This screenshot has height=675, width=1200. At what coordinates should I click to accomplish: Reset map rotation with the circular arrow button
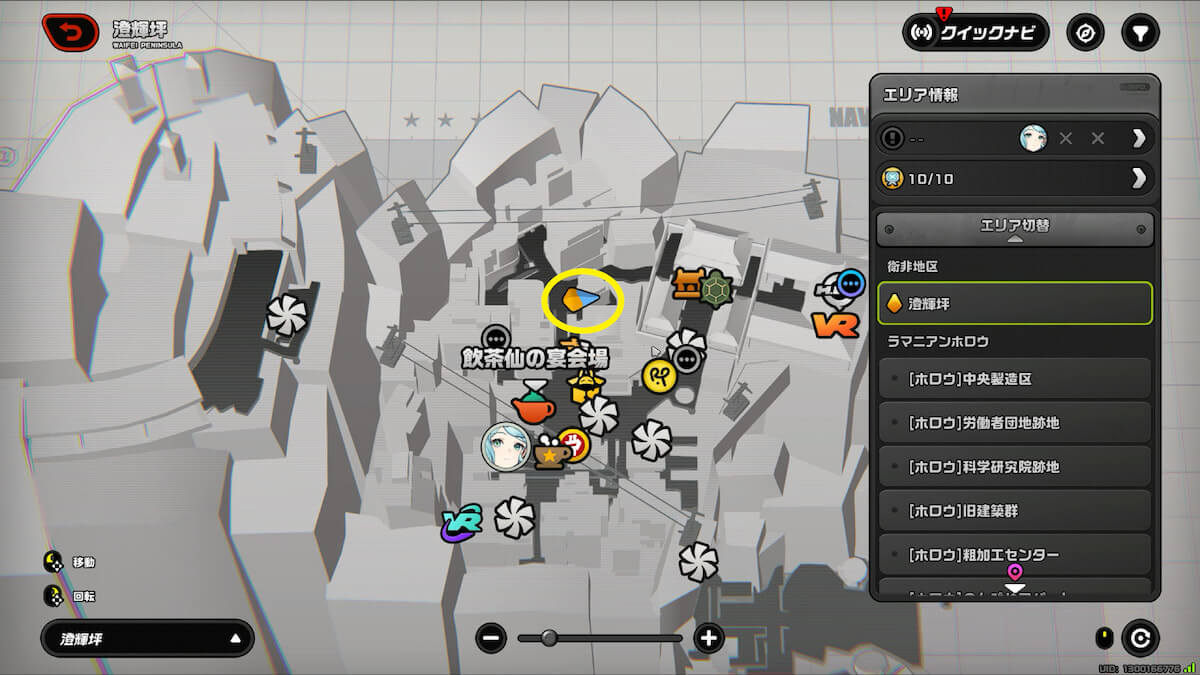coord(1140,638)
